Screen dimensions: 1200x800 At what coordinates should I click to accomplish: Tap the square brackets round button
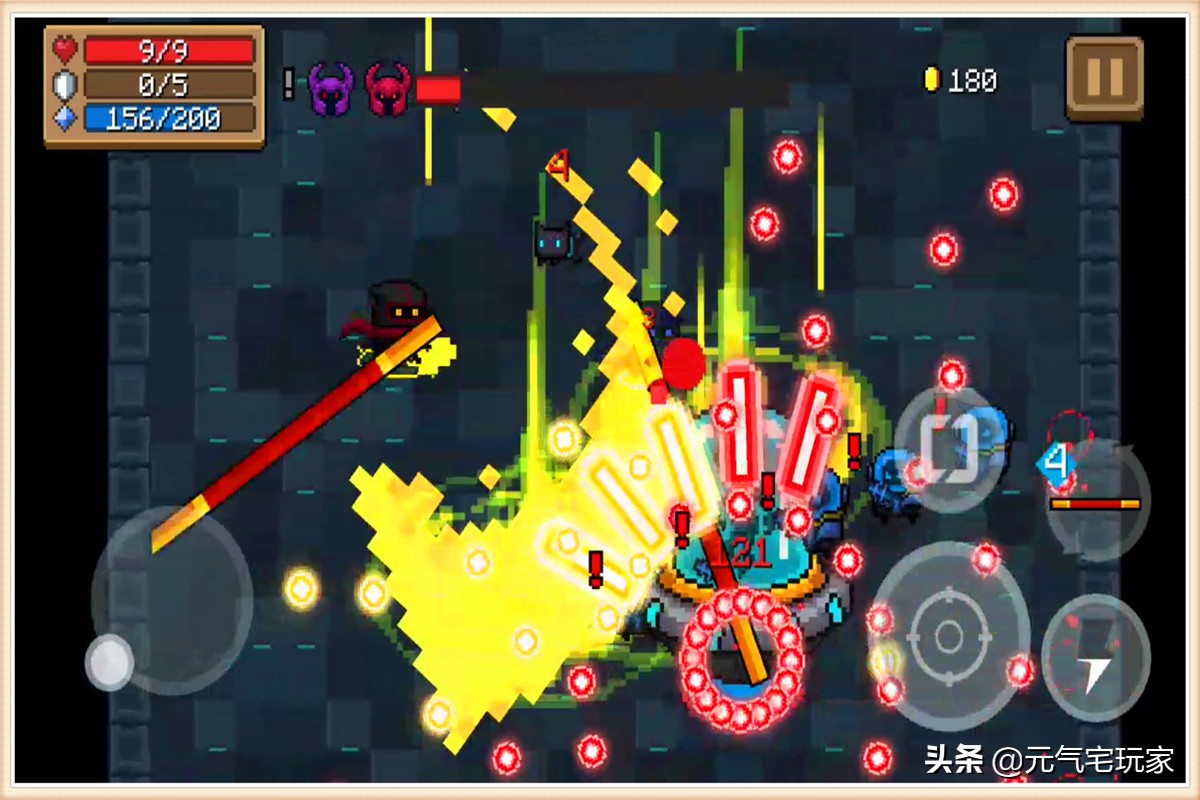point(948,451)
